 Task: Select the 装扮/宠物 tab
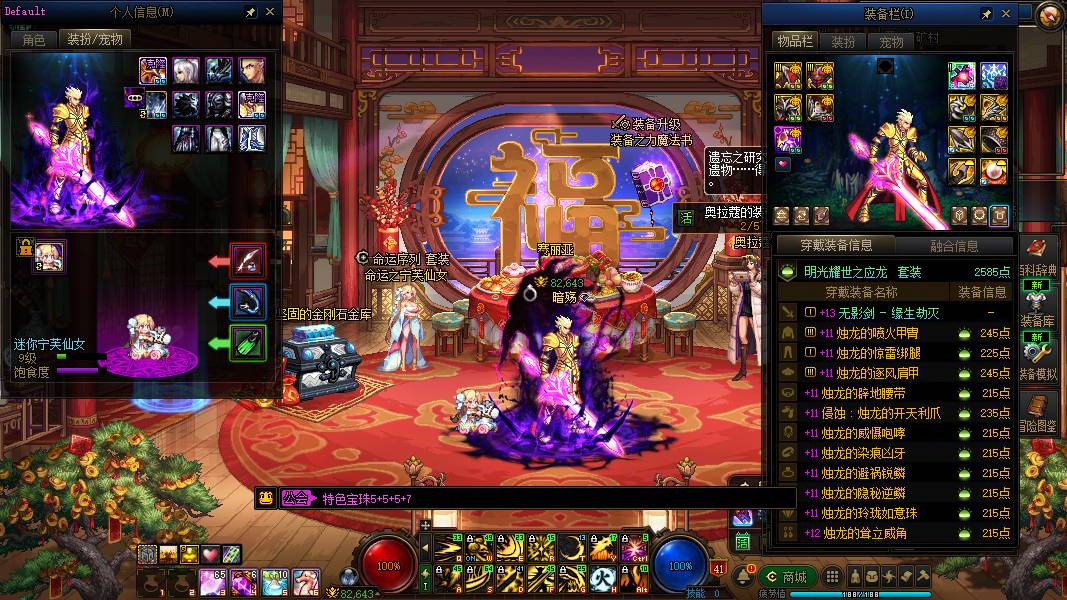tap(93, 40)
